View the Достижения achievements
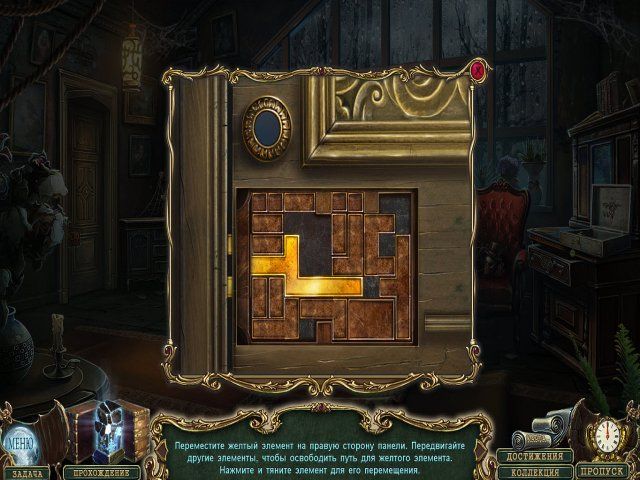 (x=535, y=456)
